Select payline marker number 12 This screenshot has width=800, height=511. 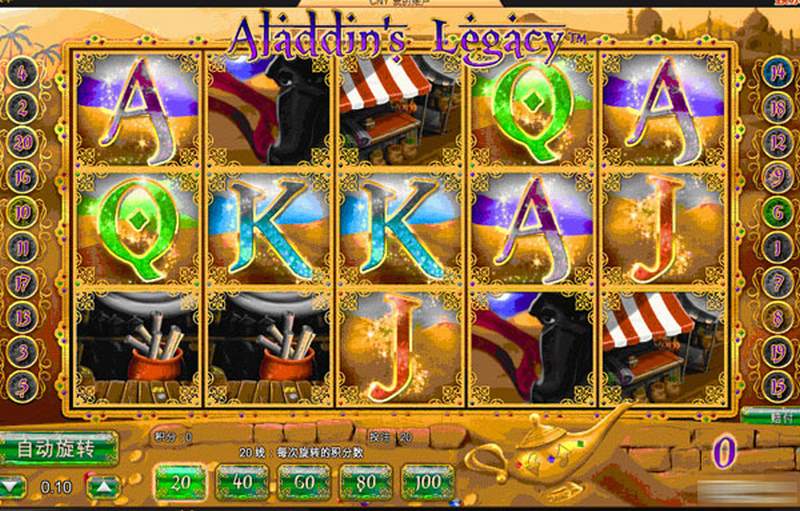pos(777,142)
